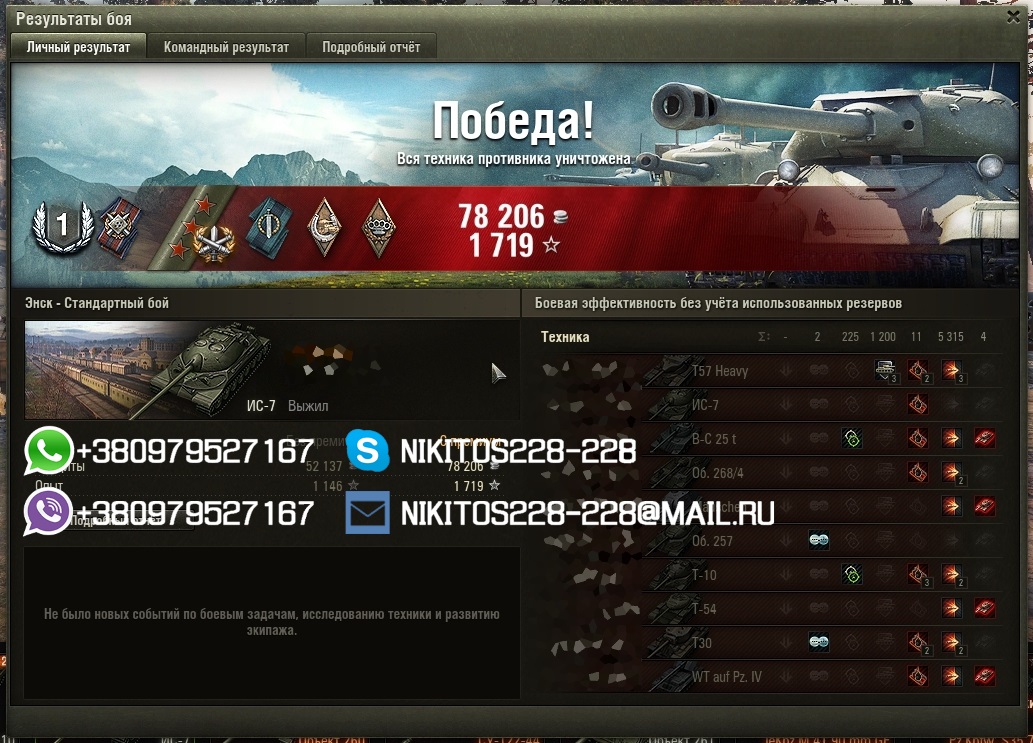Click the Техника column header

pos(565,337)
